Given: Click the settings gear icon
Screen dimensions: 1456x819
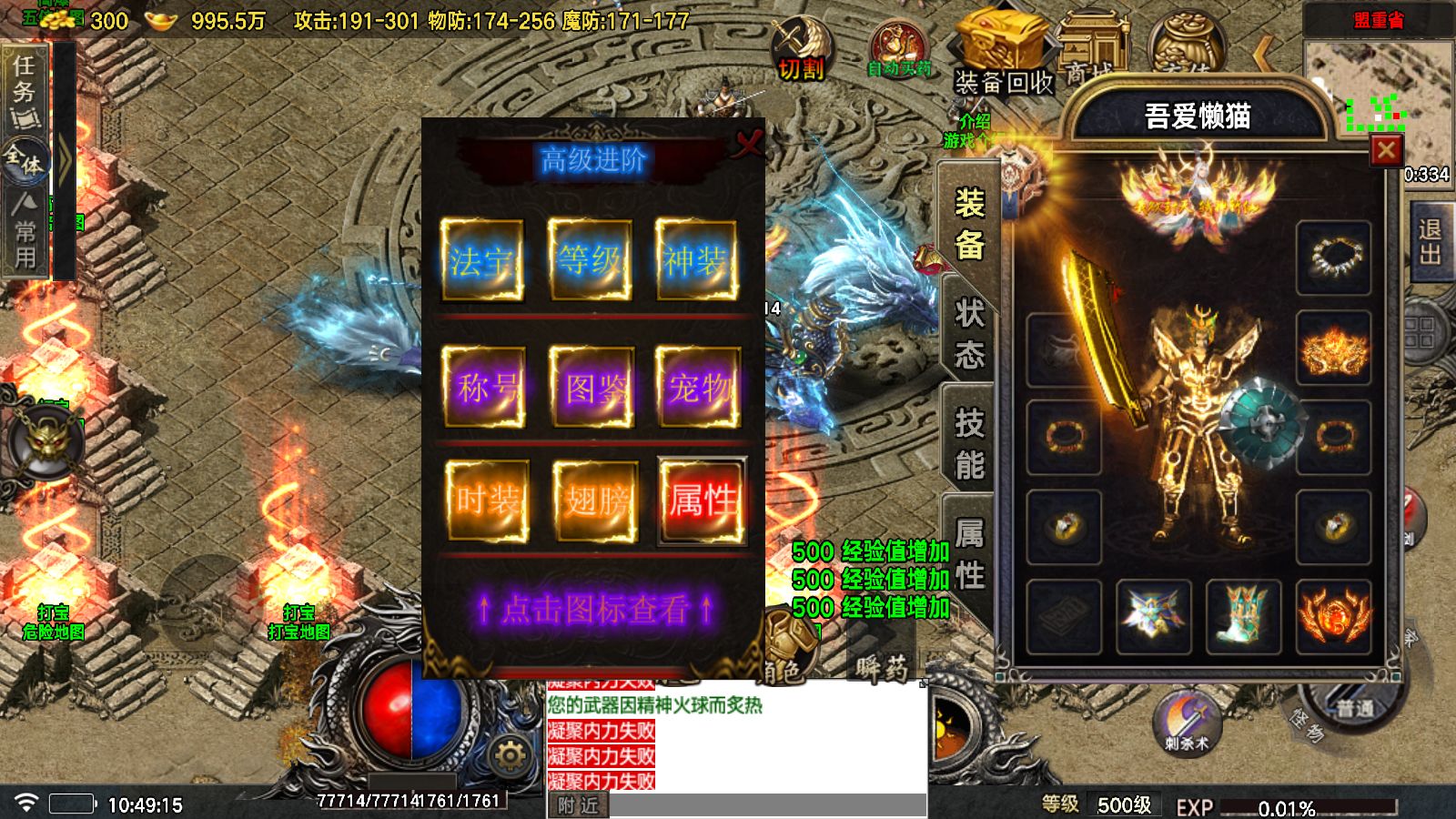Looking at the screenshot, I should click(511, 753).
